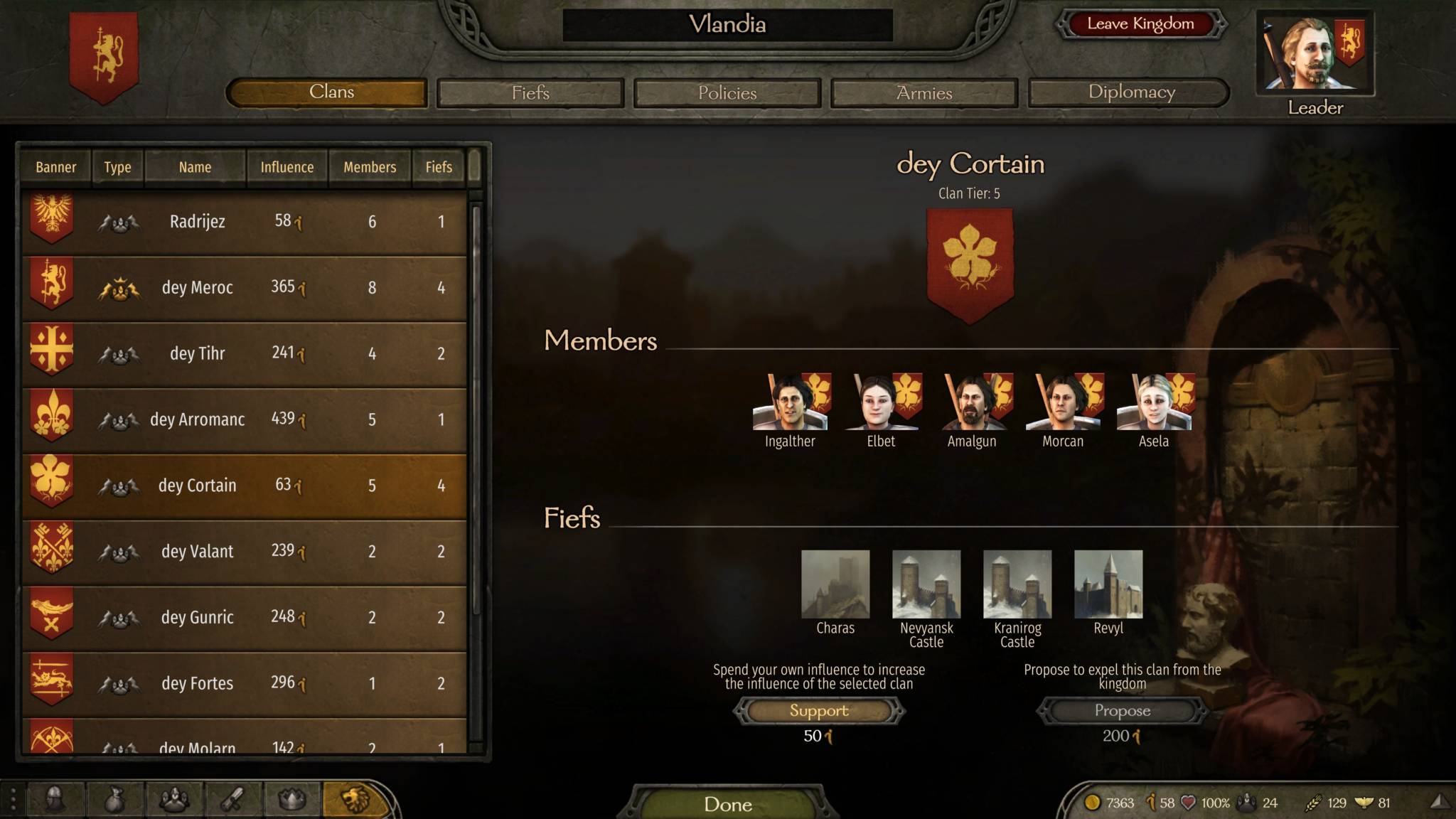Support the dey Cortain clan with influence
Screen dimensions: 1456x819
coord(819,711)
